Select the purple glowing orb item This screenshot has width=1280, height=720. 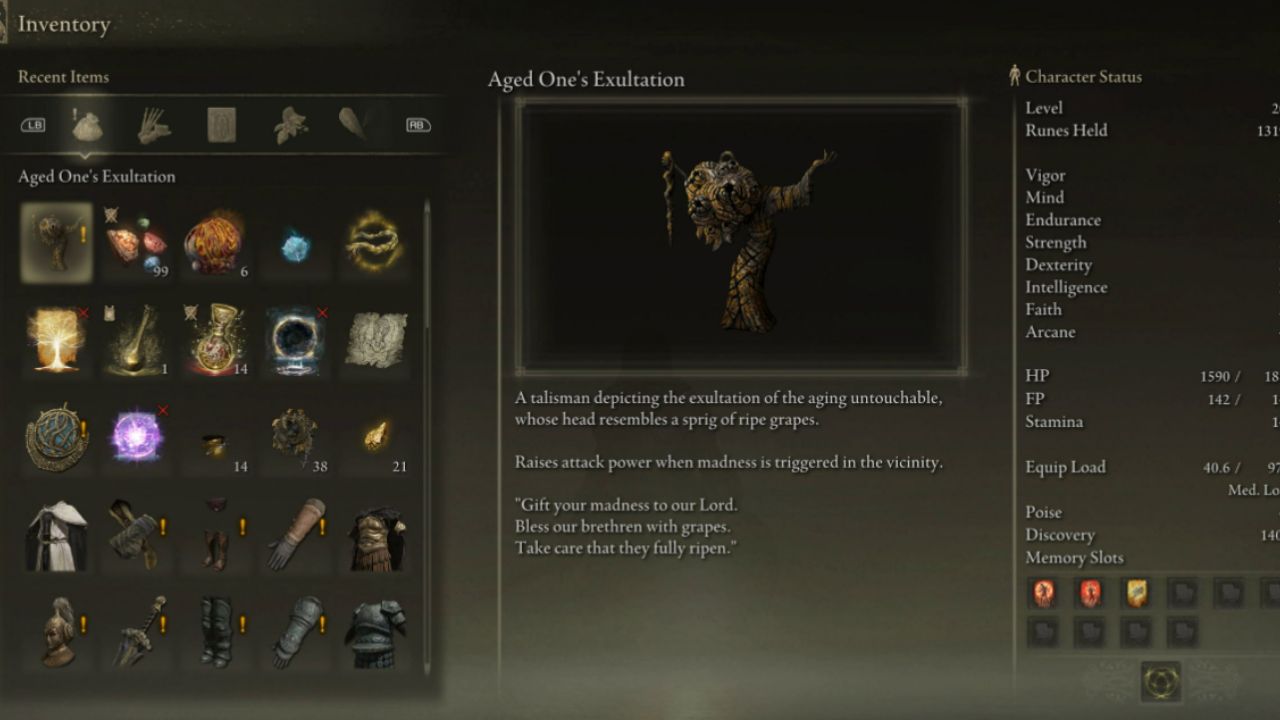pyautogui.click(x=137, y=437)
